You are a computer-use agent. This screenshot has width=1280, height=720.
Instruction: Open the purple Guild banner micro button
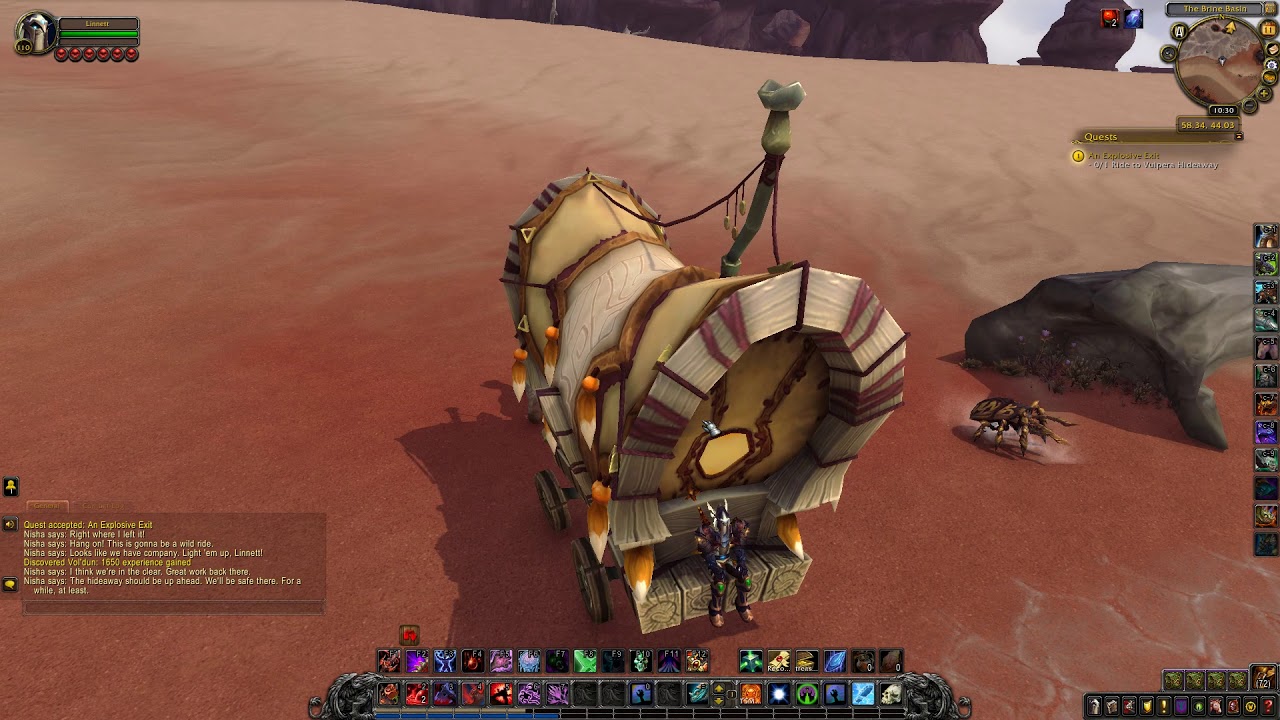coord(1181,707)
